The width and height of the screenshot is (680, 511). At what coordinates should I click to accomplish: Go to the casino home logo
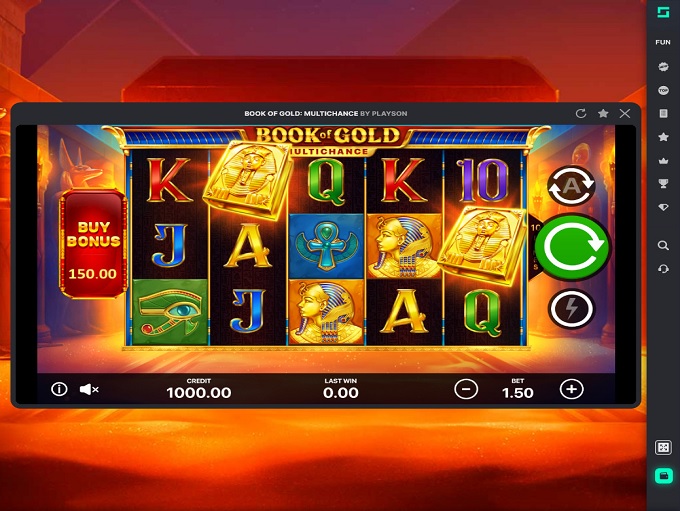[x=663, y=12]
